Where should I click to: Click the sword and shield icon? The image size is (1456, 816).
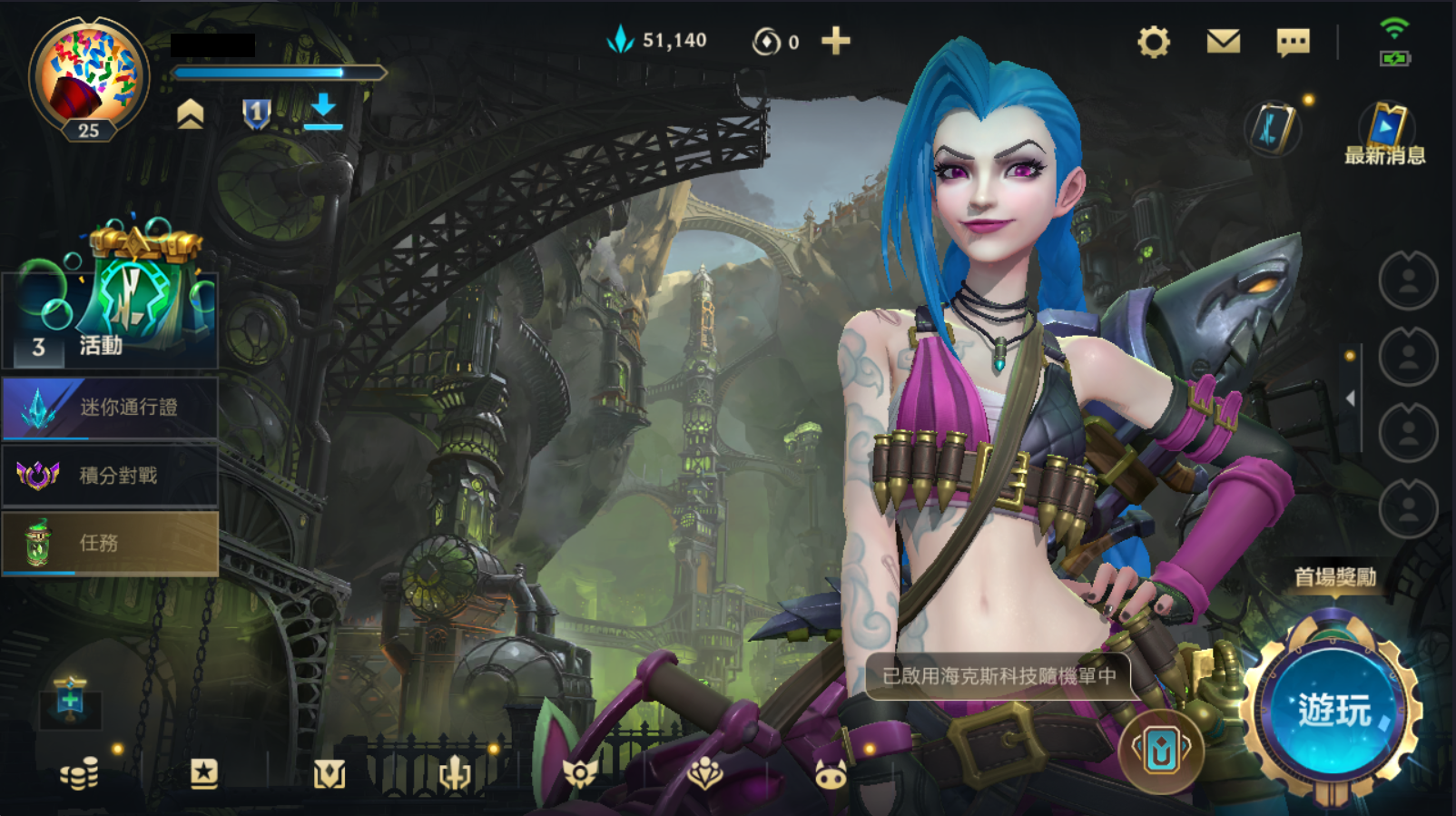454,774
